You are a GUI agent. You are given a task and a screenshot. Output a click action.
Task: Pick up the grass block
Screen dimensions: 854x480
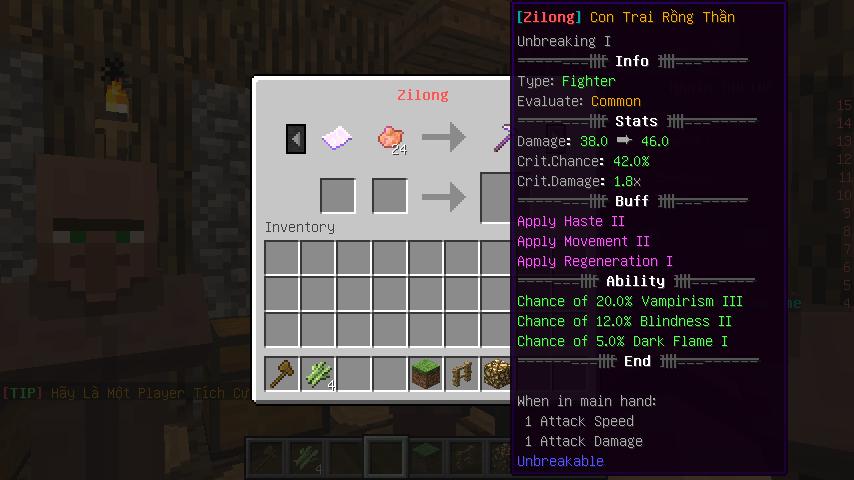[426, 374]
